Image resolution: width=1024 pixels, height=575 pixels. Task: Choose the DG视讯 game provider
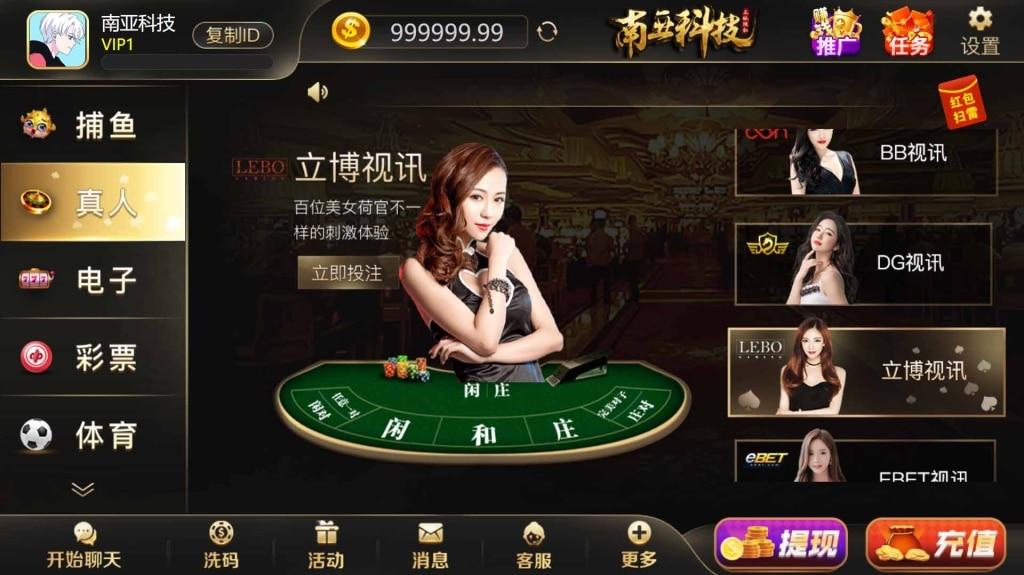tap(863, 264)
